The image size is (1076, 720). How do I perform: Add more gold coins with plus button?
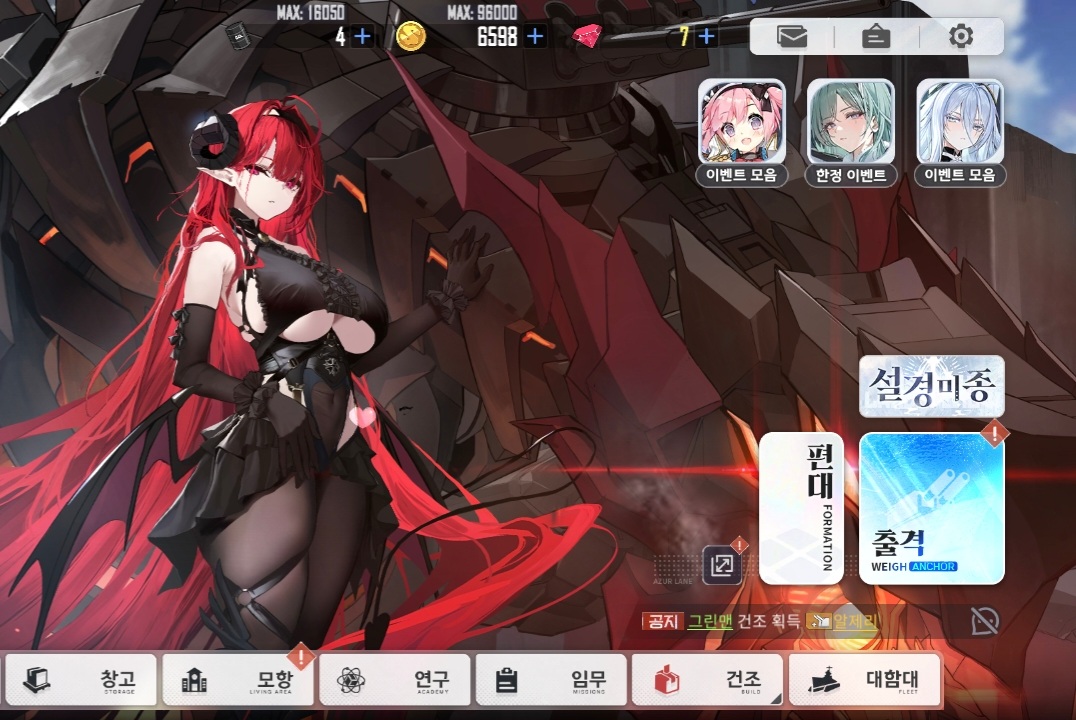click(536, 37)
